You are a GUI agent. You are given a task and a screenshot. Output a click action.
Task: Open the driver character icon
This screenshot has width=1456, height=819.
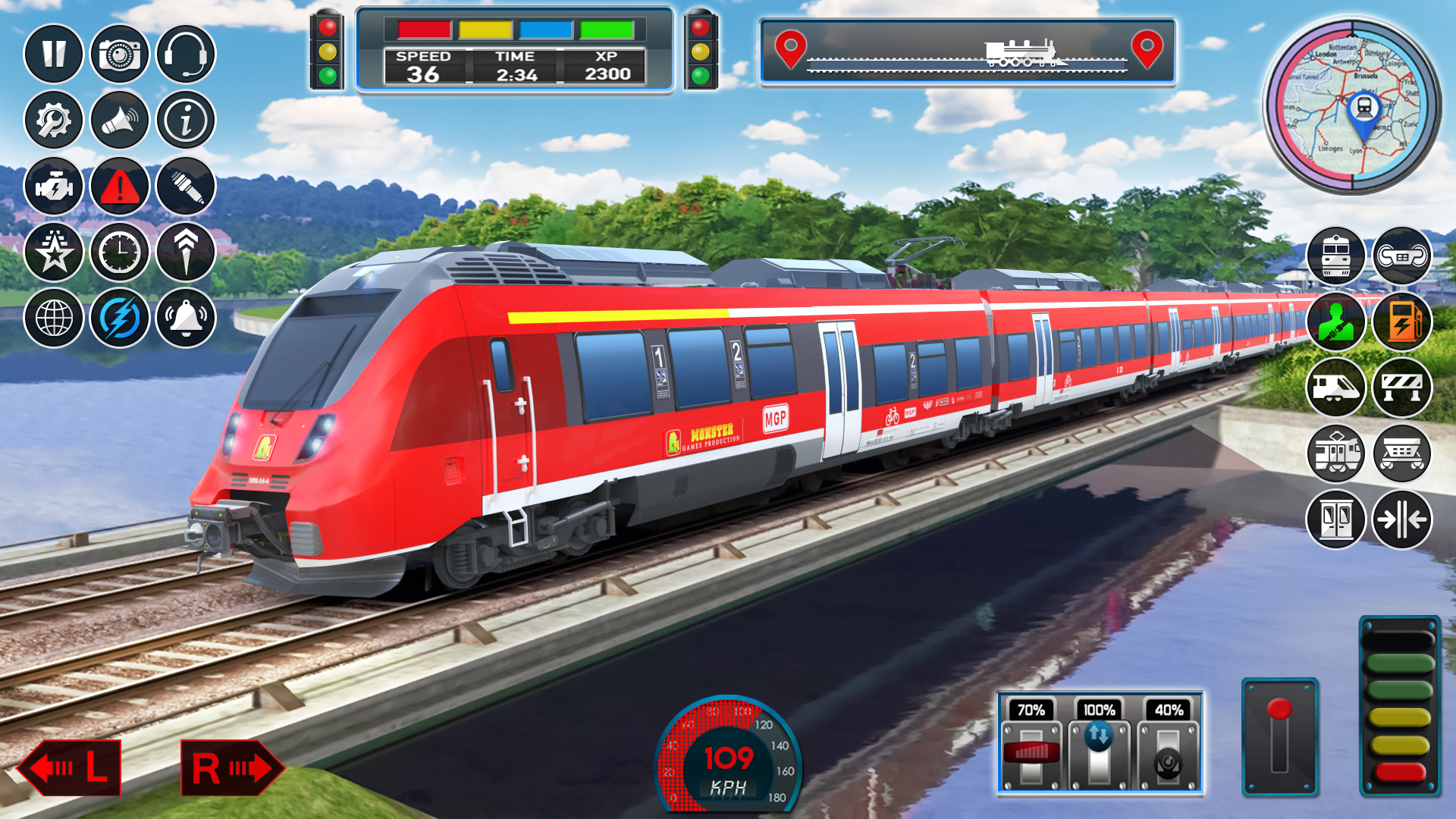click(1337, 322)
